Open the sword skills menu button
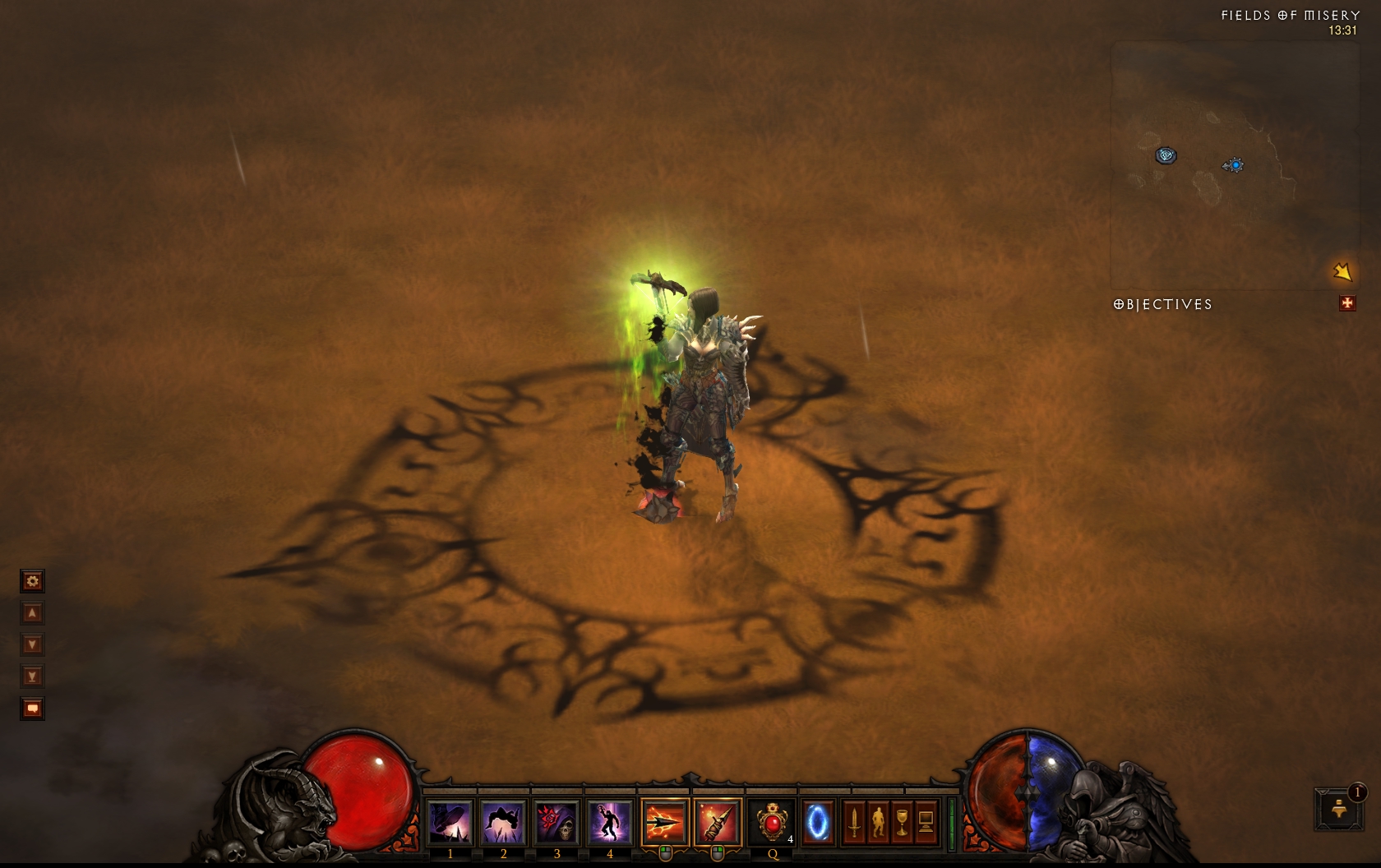The width and height of the screenshot is (1381, 868). (x=854, y=822)
